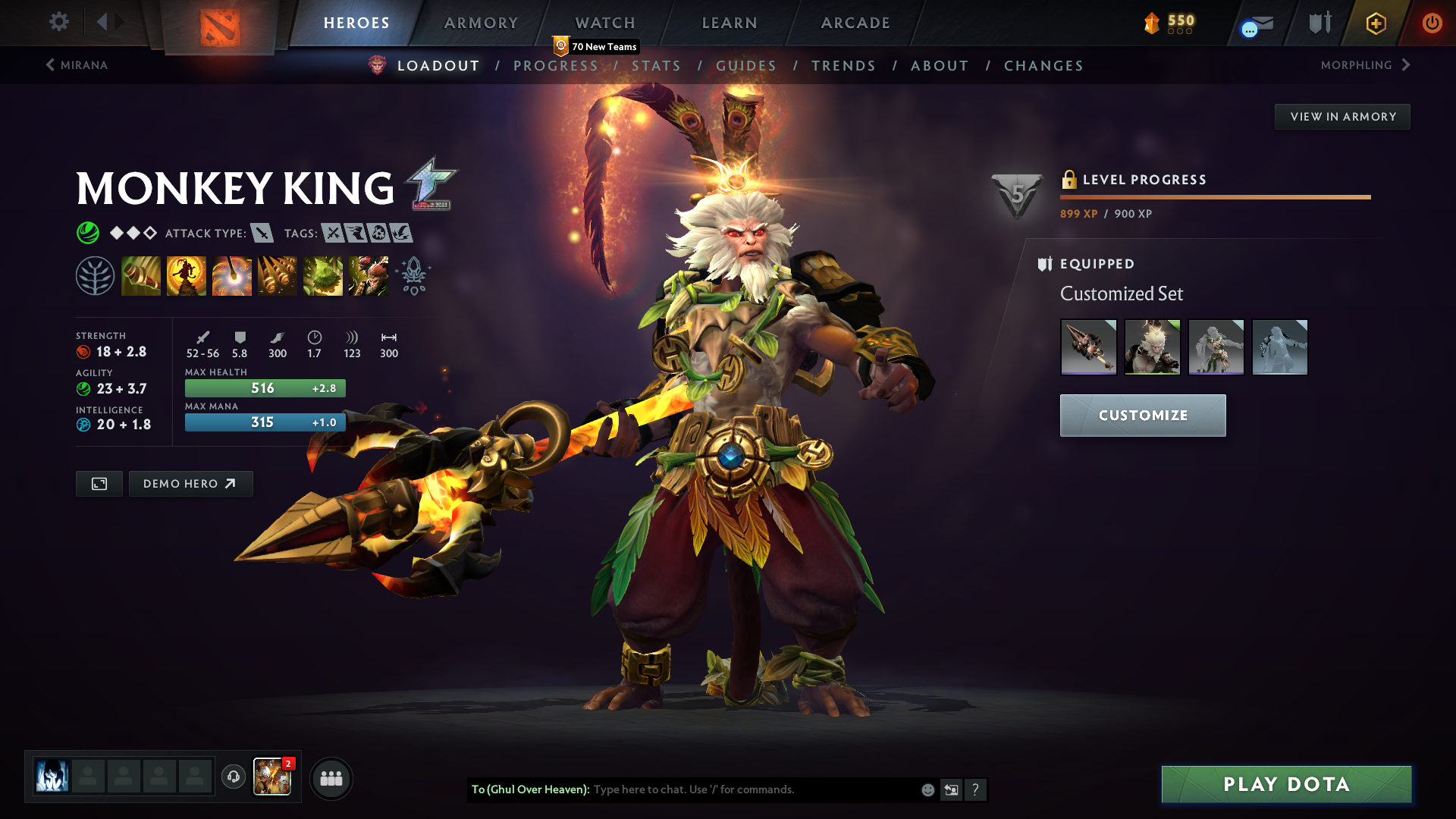Select the facet leaf icon near ability row
Image resolution: width=1456 pixels, height=819 pixels.
96,275
